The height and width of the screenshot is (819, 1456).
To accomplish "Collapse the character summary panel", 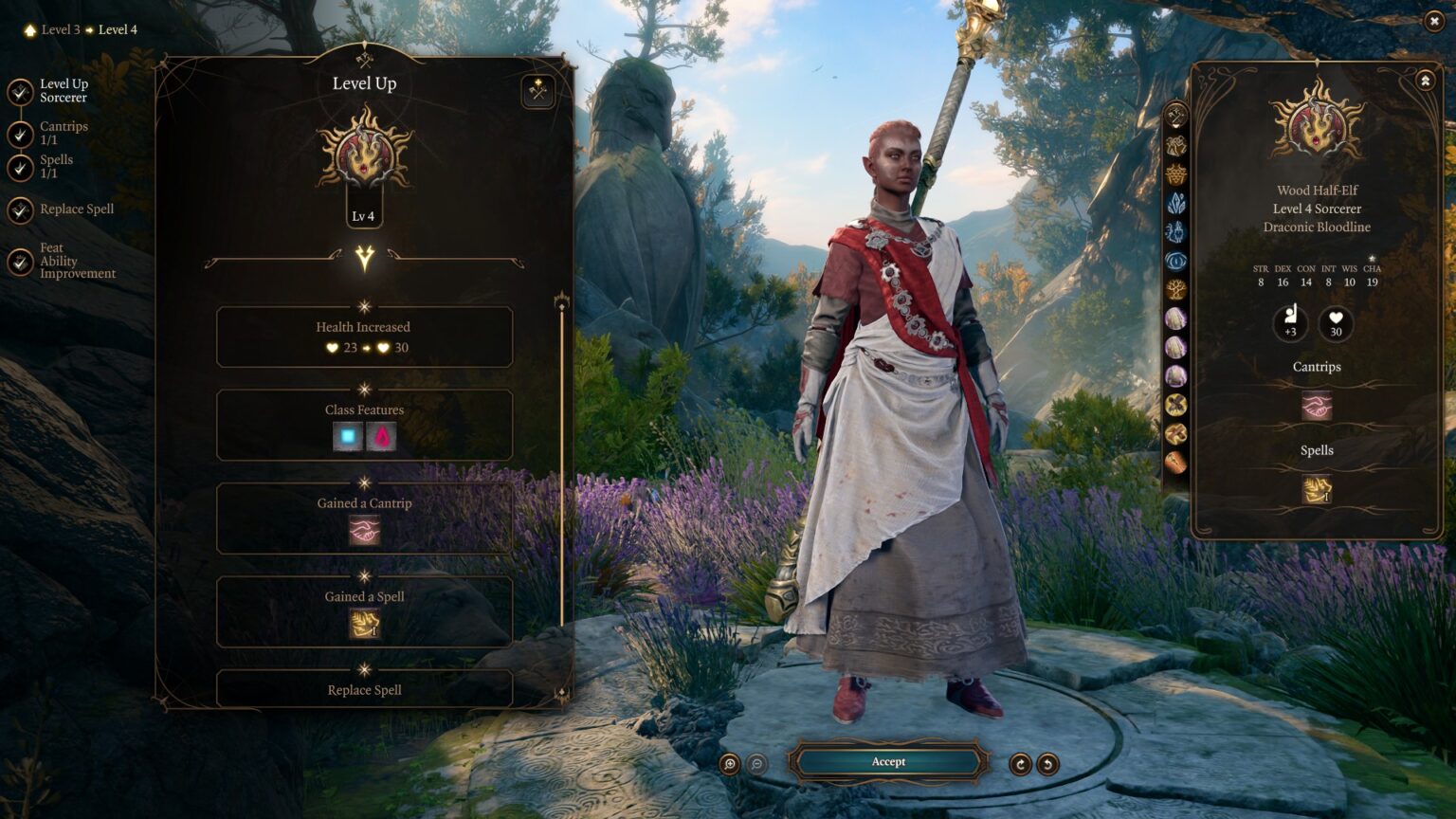I will (x=1425, y=82).
